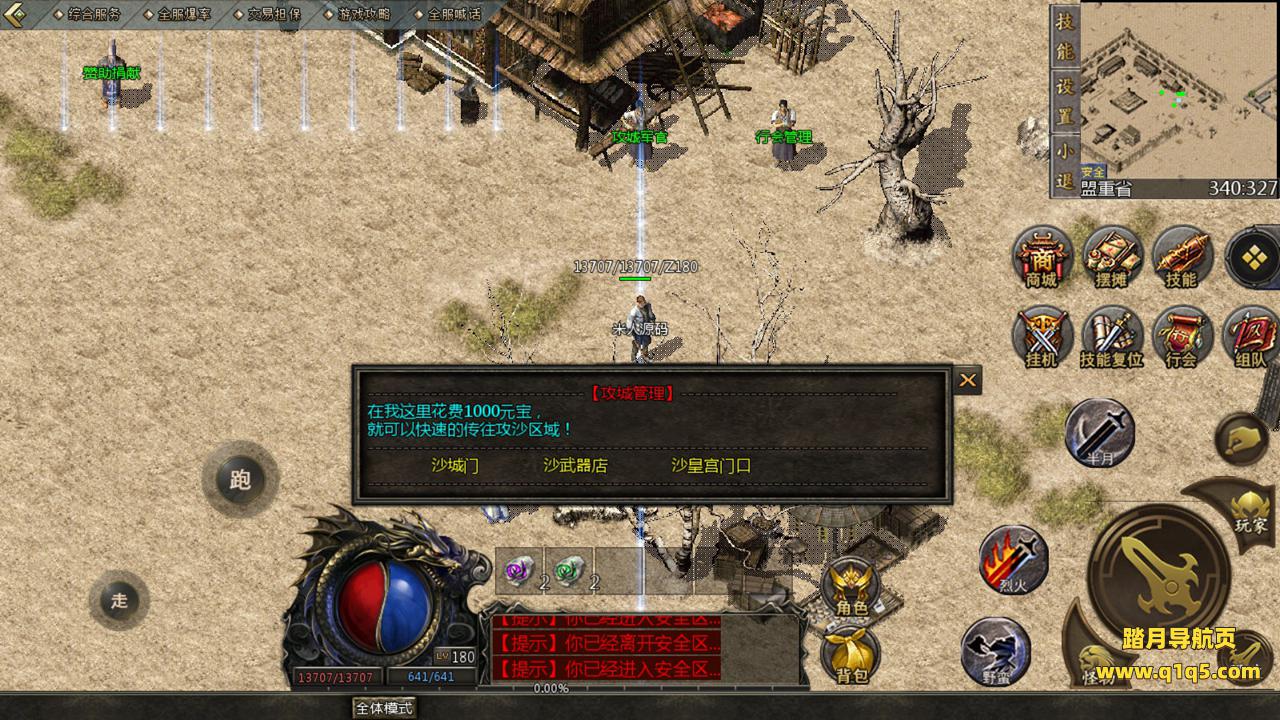
Task: Show the 游戏攻略 guide
Action: click(x=364, y=14)
